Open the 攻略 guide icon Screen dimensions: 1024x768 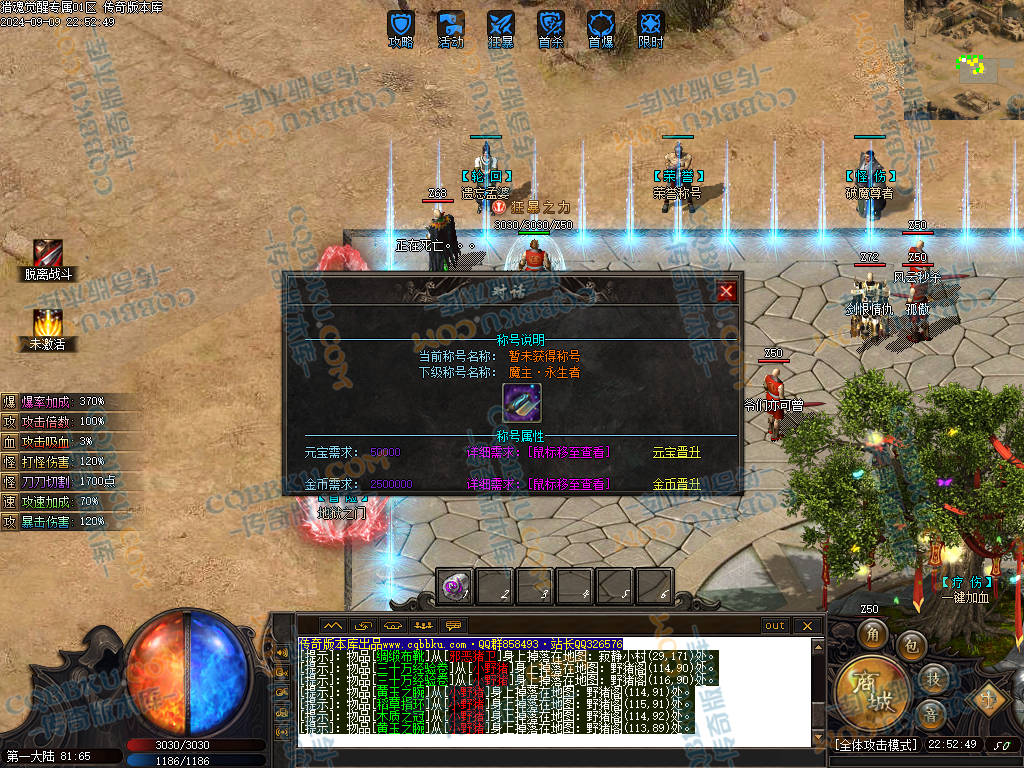401,27
